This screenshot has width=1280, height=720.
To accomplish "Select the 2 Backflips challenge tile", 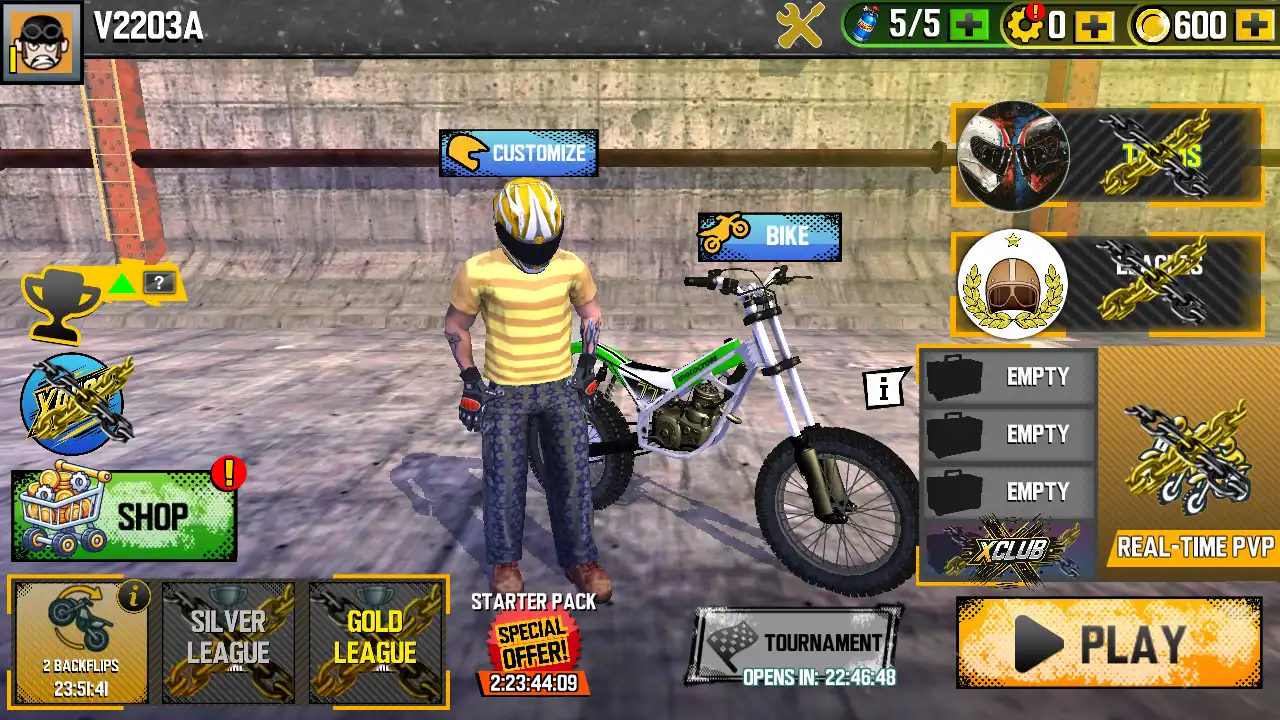I will click(x=82, y=641).
